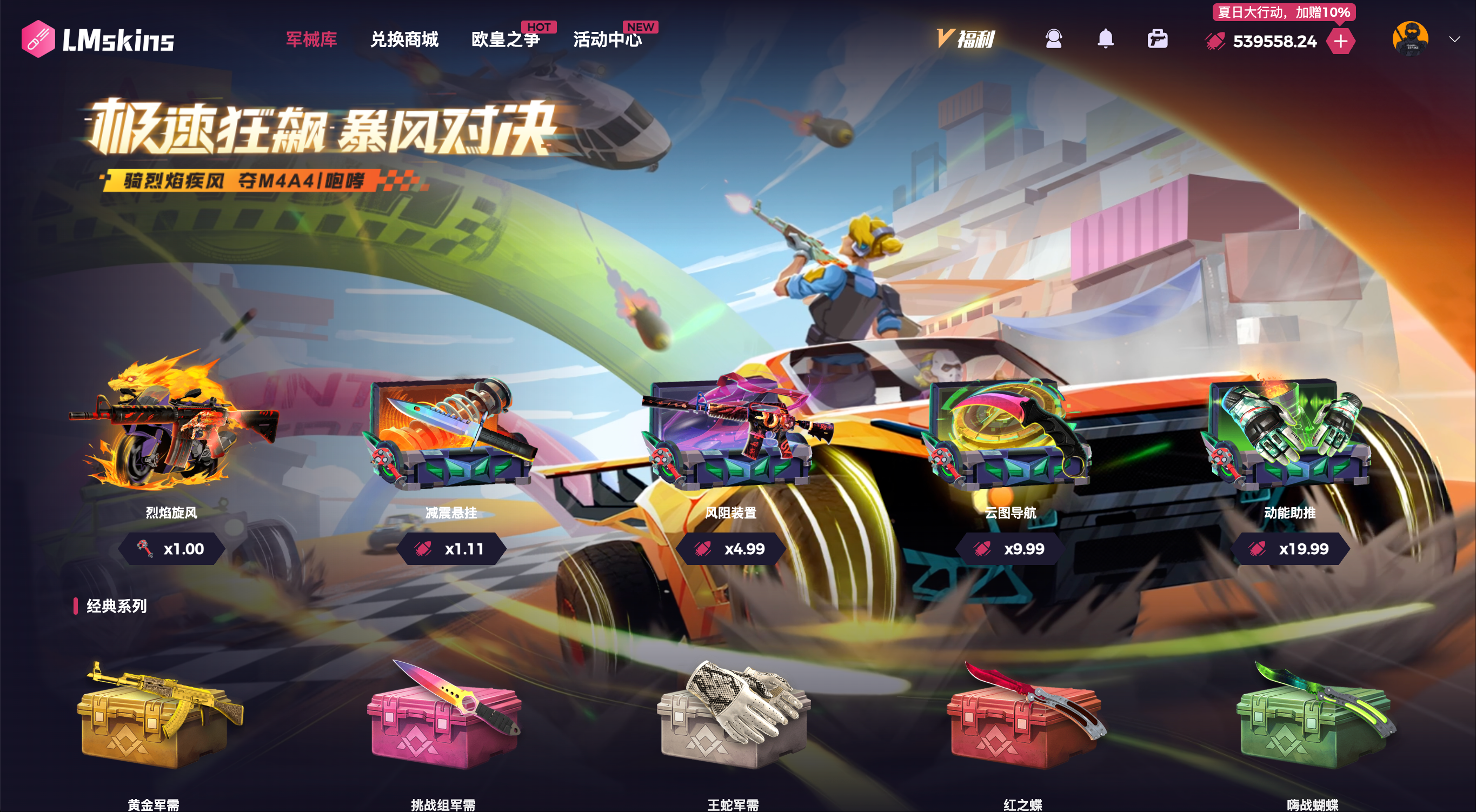Image resolution: width=1476 pixels, height=812 pixels.
Task: Expand the account menu chevron next to avatar
Action: pos(1454,39)
